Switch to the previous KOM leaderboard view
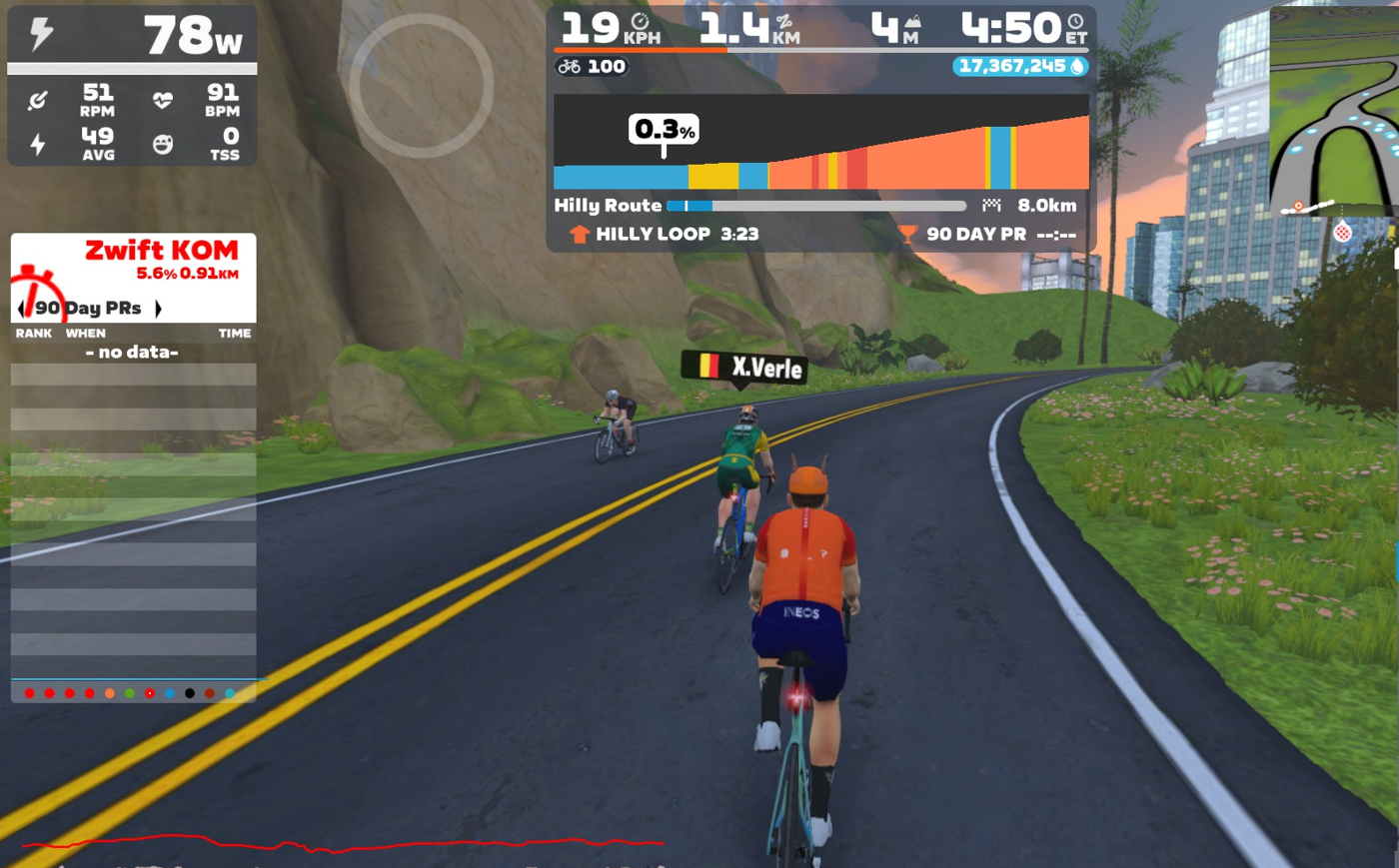1399x868 pixels. pos(21,309)
